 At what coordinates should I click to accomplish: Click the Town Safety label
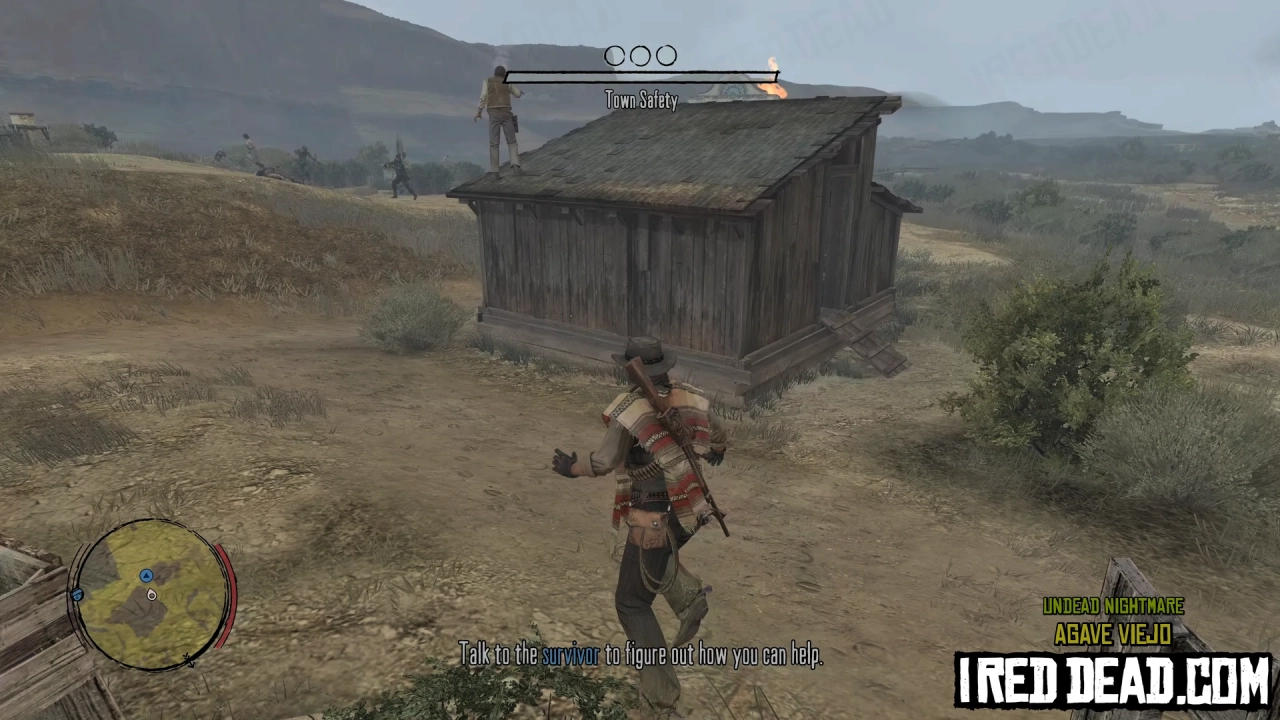coord(641,100)
